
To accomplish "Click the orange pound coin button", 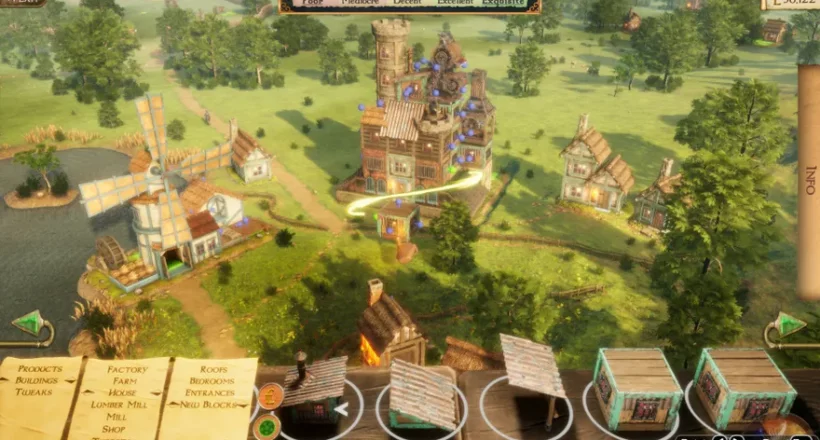I will click(267, 397).
